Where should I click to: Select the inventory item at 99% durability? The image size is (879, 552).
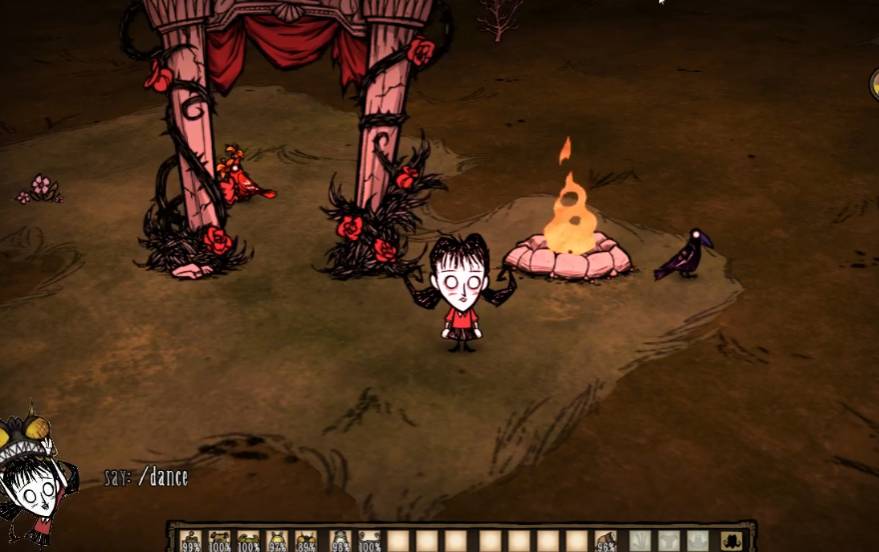pyautogui.click(x=191, y=541)
